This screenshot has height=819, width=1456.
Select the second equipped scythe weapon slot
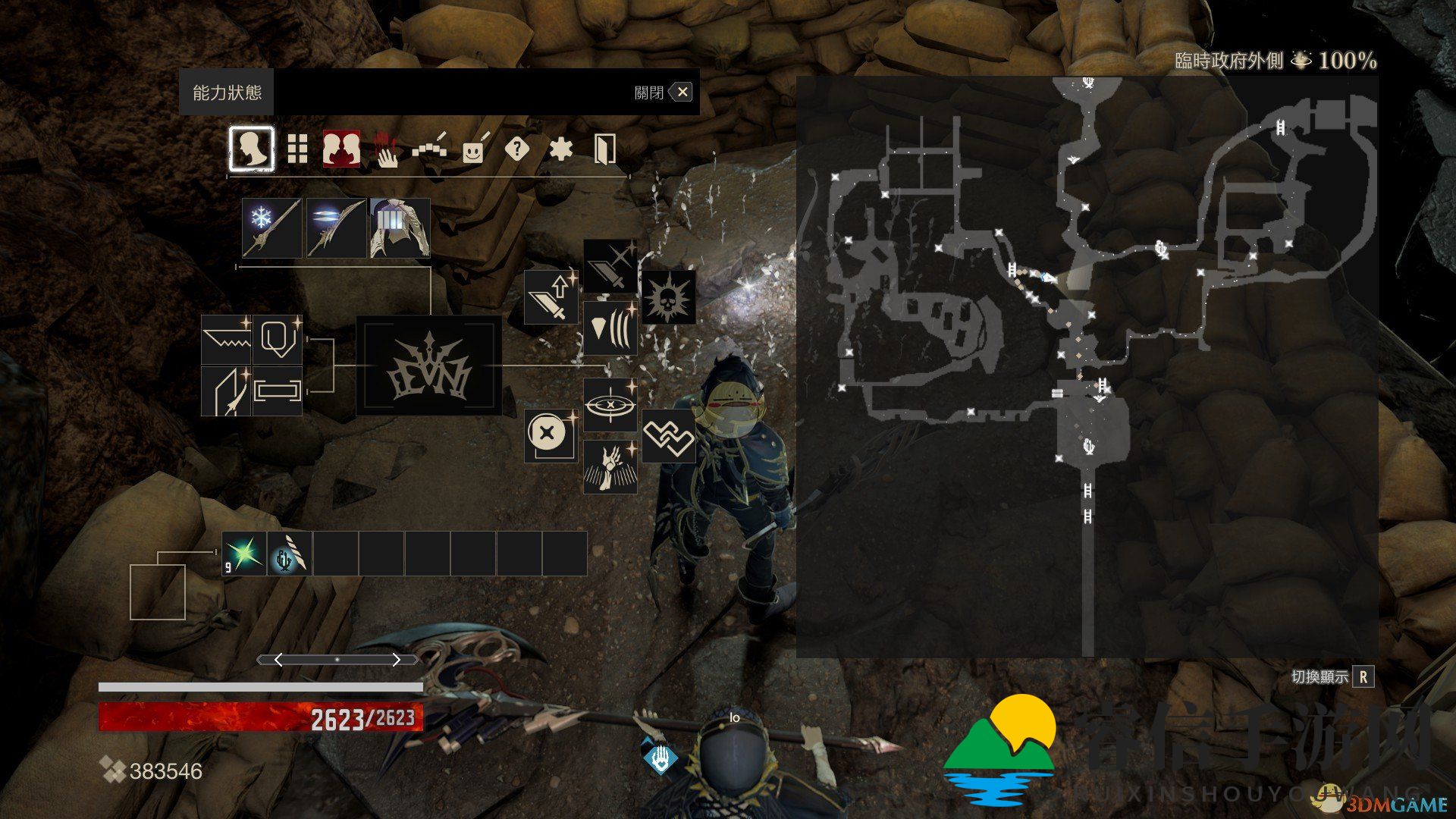(336, 228)
